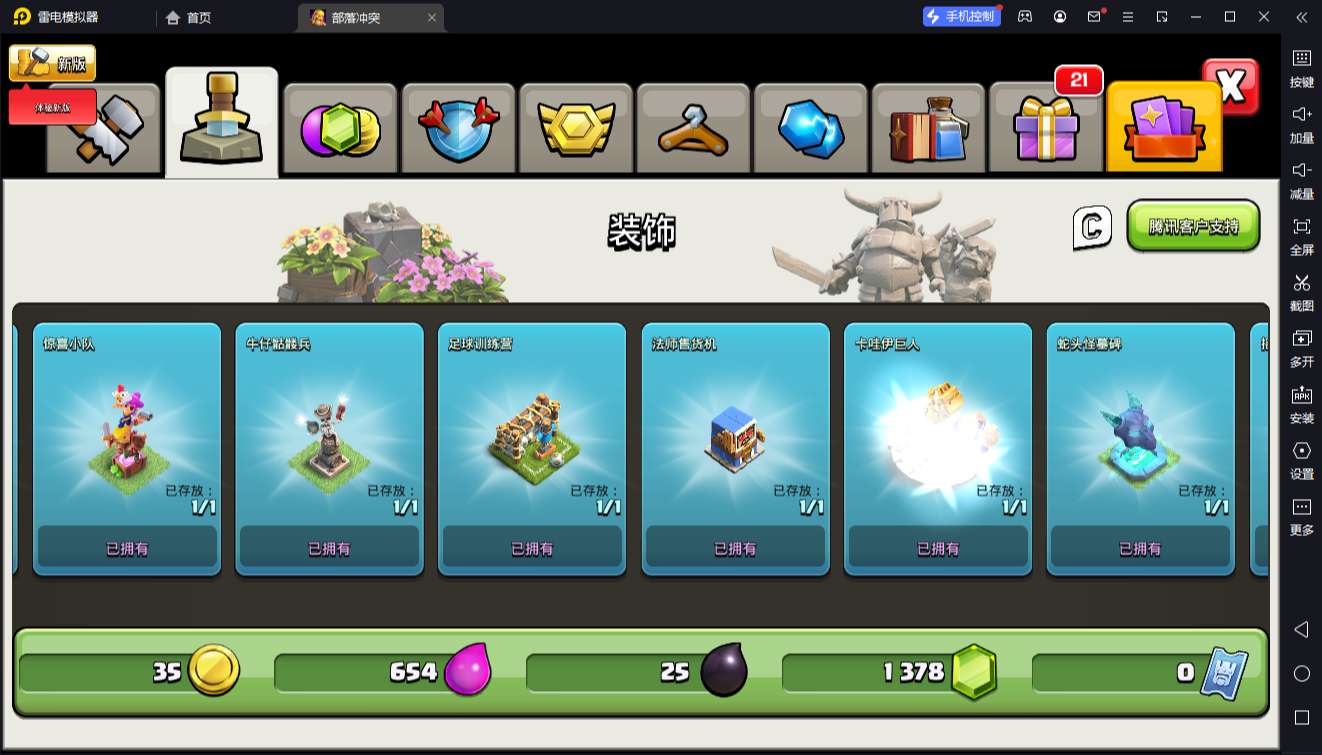Open the blue crystal ore tab
The height and width of the screenshot is (755, 1322).
coord(811,130)
